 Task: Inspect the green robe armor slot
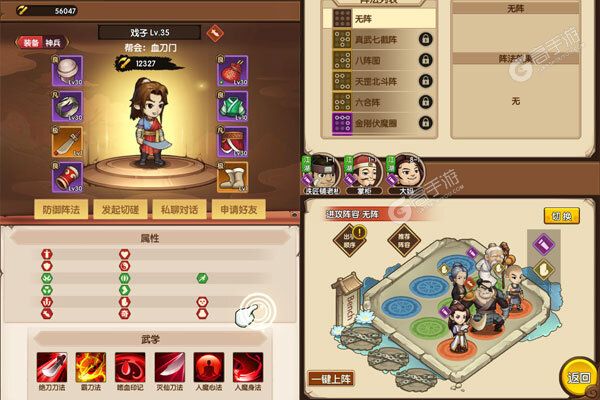[x=233, y=106]
